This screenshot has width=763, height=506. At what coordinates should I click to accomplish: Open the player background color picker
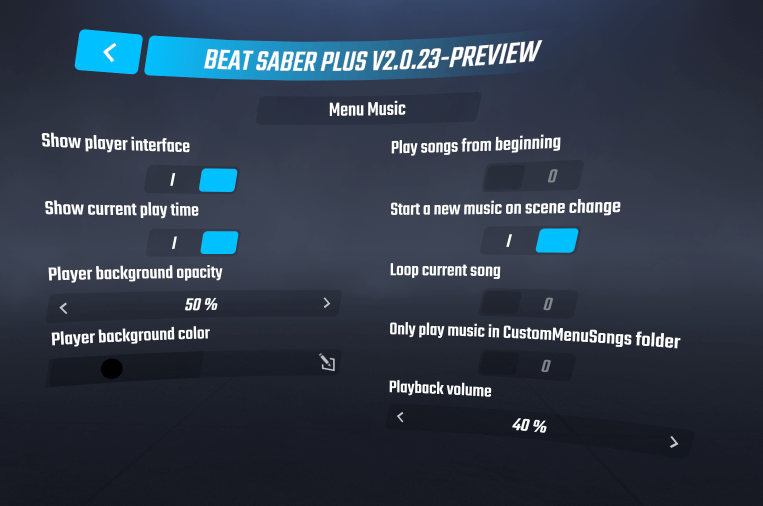(x=327, y=362)
